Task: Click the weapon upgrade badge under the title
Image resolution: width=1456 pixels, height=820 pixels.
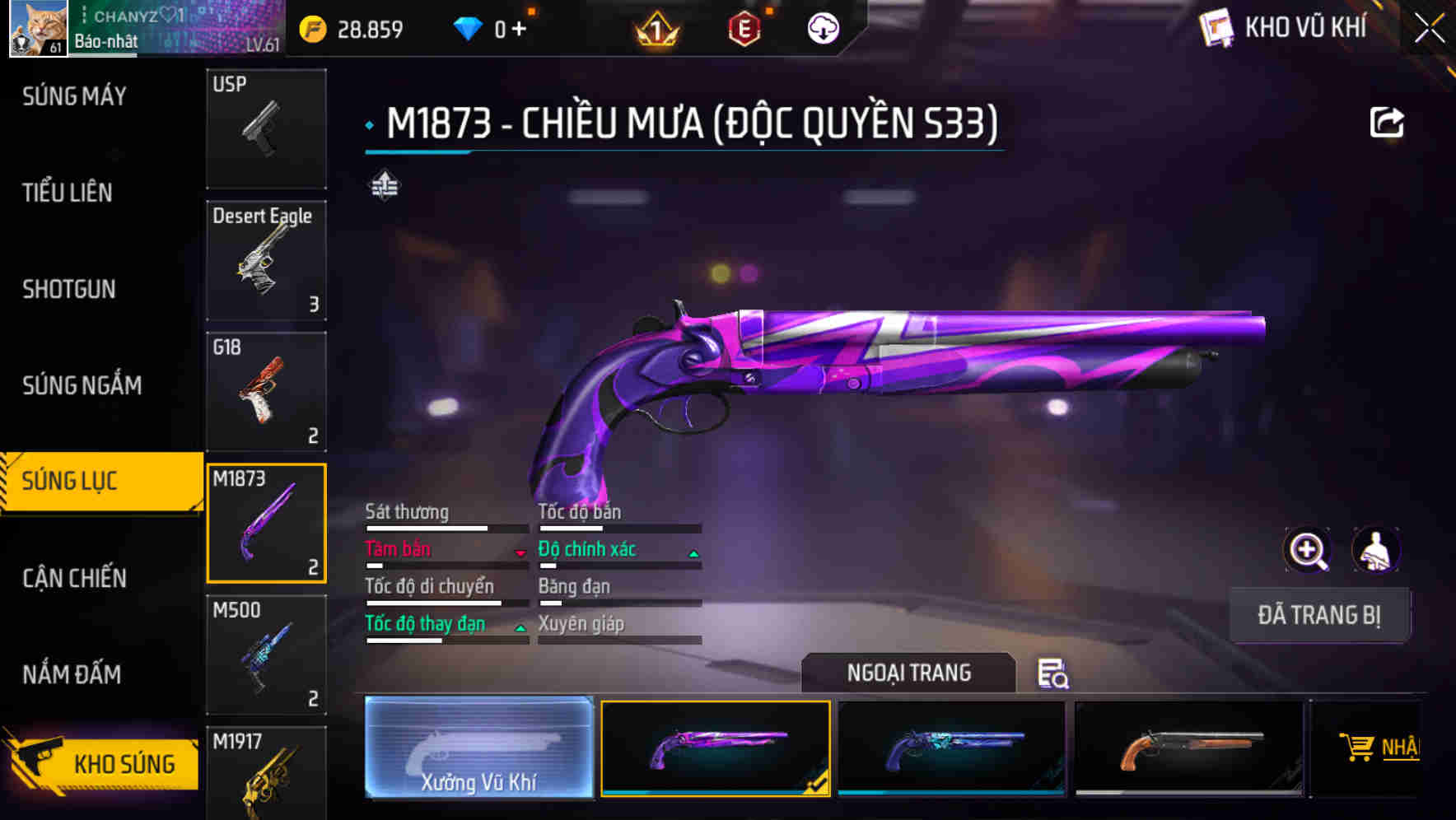Action: [384, 184]
